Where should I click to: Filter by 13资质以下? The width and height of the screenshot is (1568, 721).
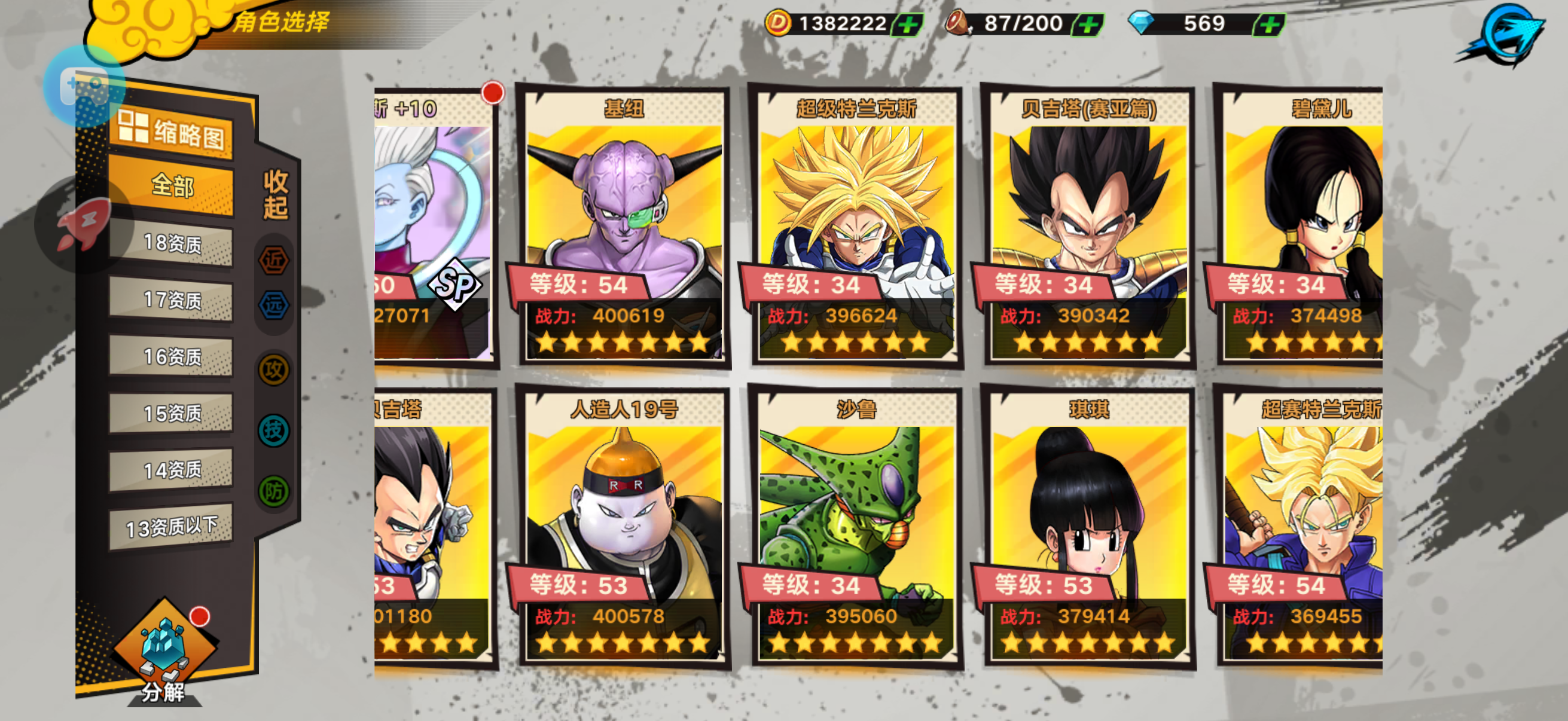(171, 526)
